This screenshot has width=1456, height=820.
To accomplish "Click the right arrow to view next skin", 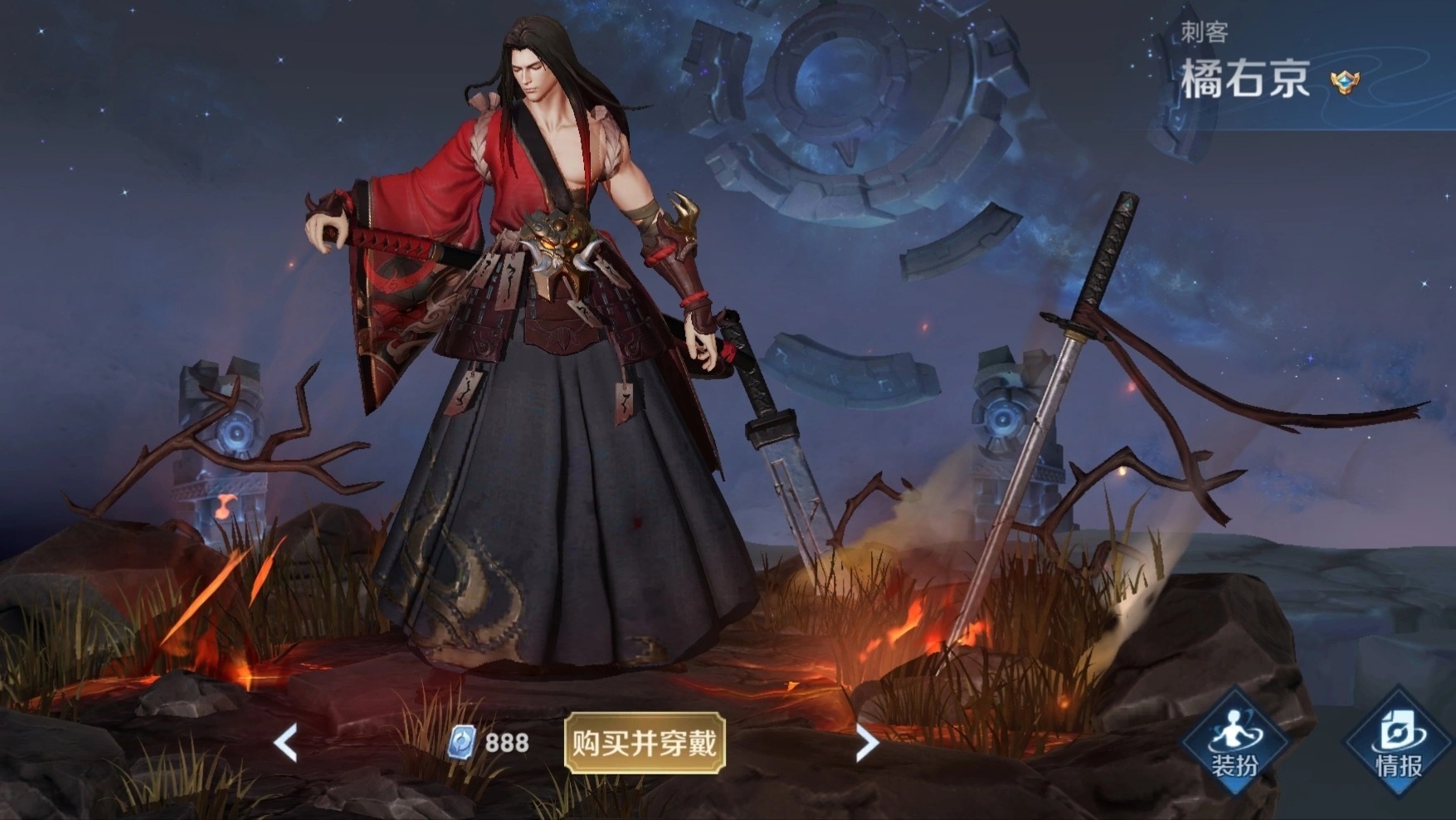I will [x=865, y=741].
